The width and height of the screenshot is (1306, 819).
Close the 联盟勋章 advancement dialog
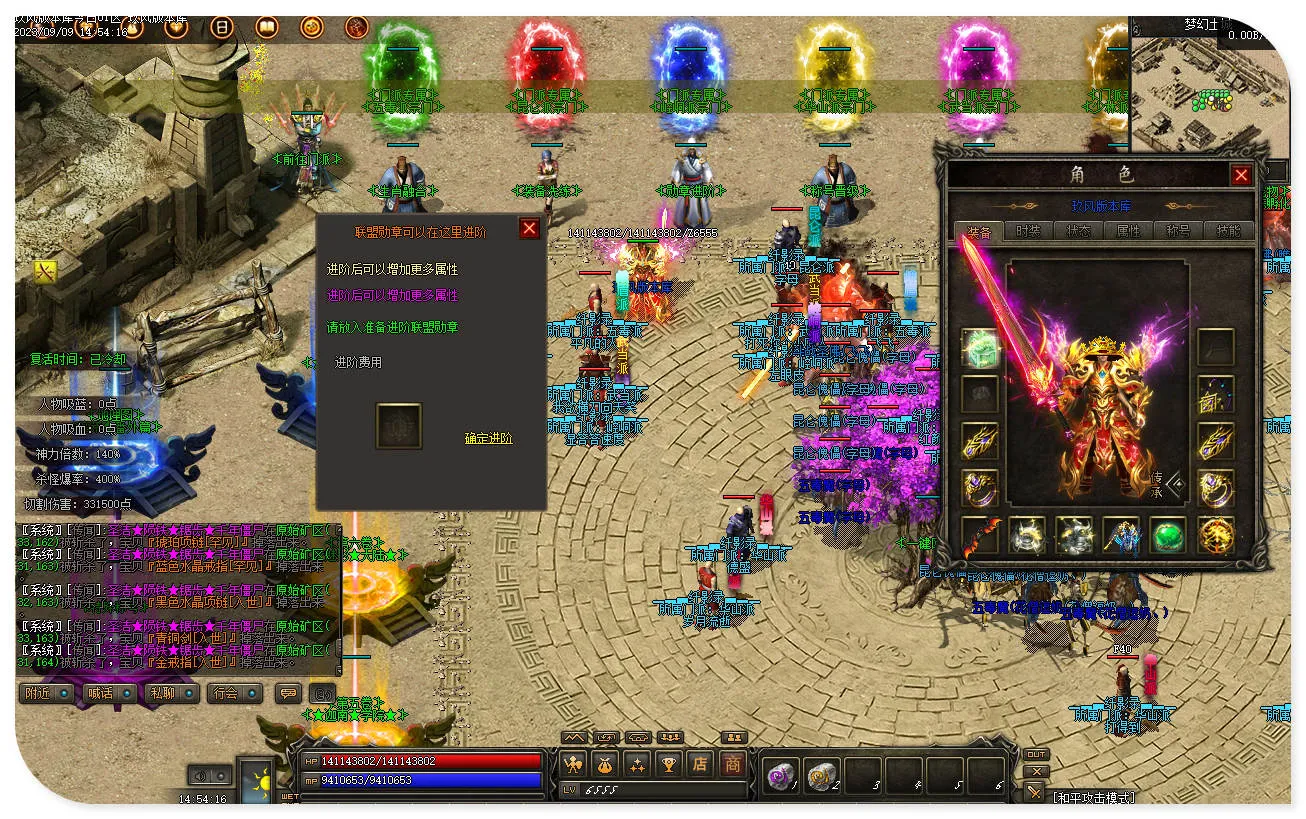[529, 229]
